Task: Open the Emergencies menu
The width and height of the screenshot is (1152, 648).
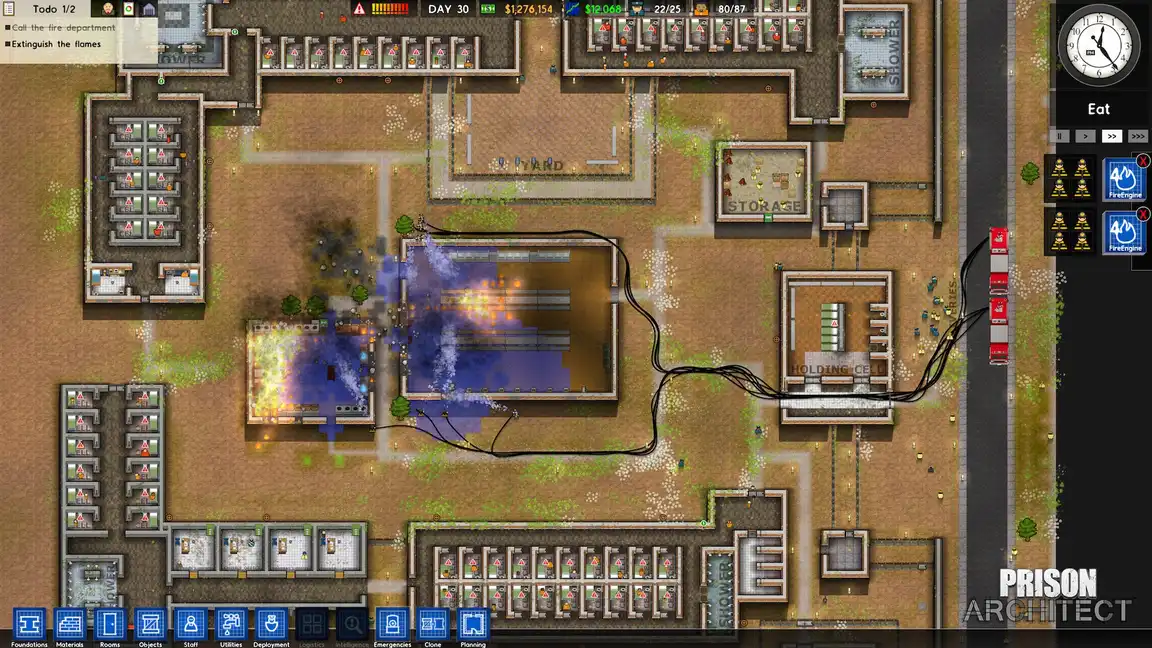Action: tap(393, 625)
